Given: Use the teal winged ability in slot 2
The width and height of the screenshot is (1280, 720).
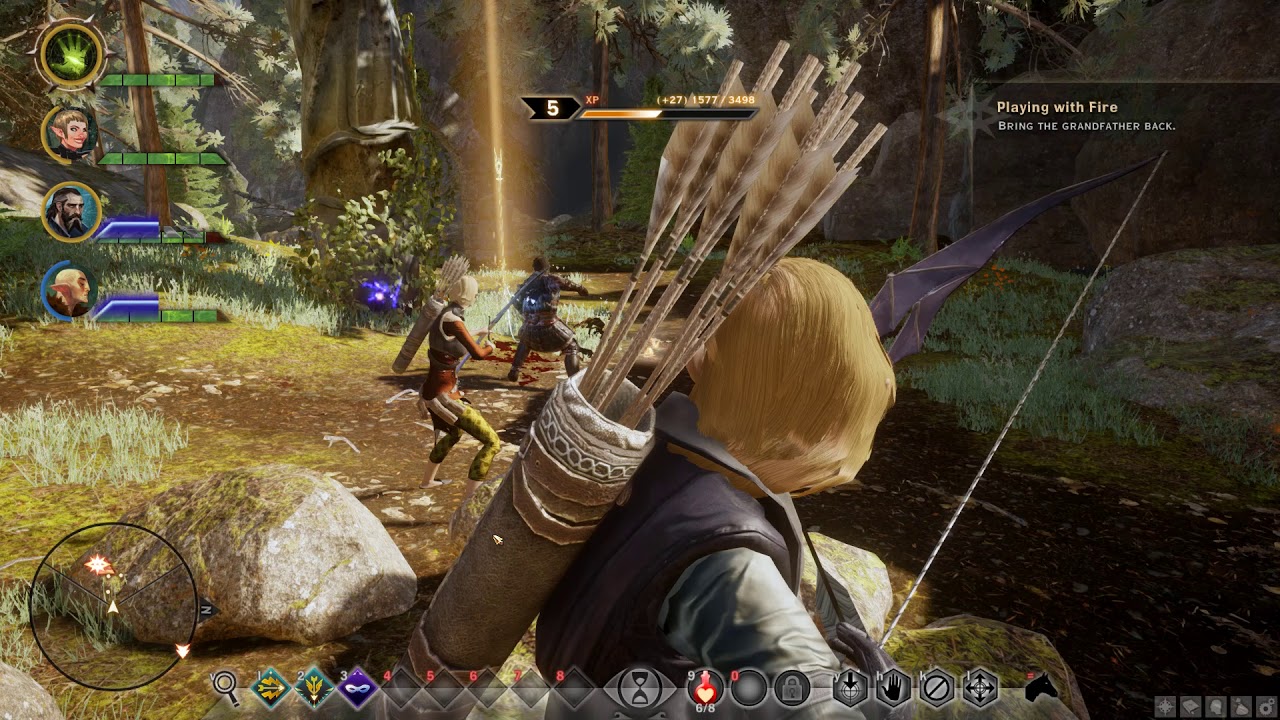Looking at the screenshot, I should [315, 688].
